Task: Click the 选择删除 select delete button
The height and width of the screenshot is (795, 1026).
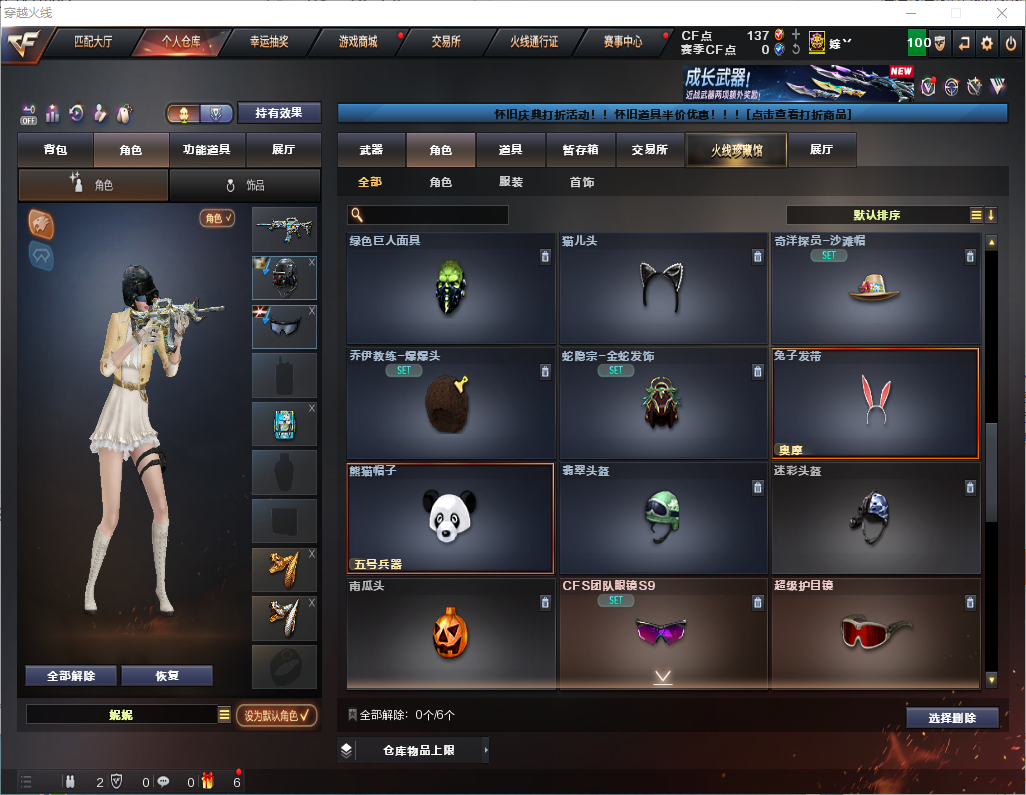Action: coord(952,718)
